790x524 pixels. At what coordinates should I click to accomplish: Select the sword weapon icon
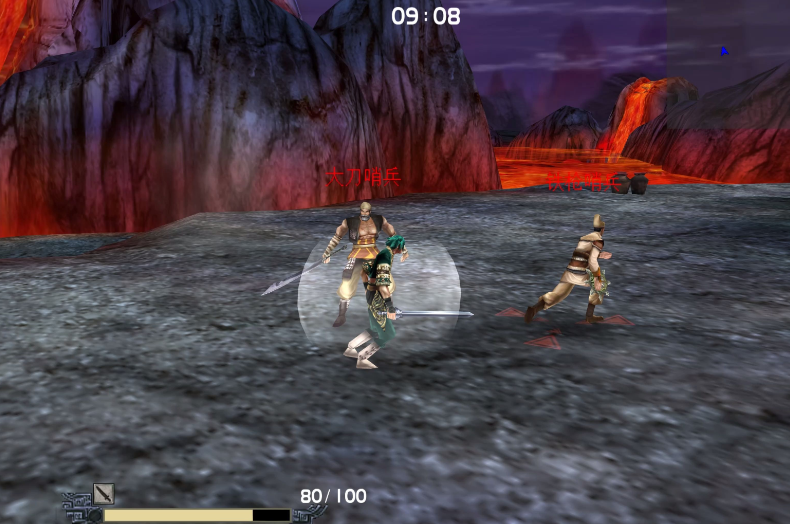pyautogui.click(x=103, y=493)
